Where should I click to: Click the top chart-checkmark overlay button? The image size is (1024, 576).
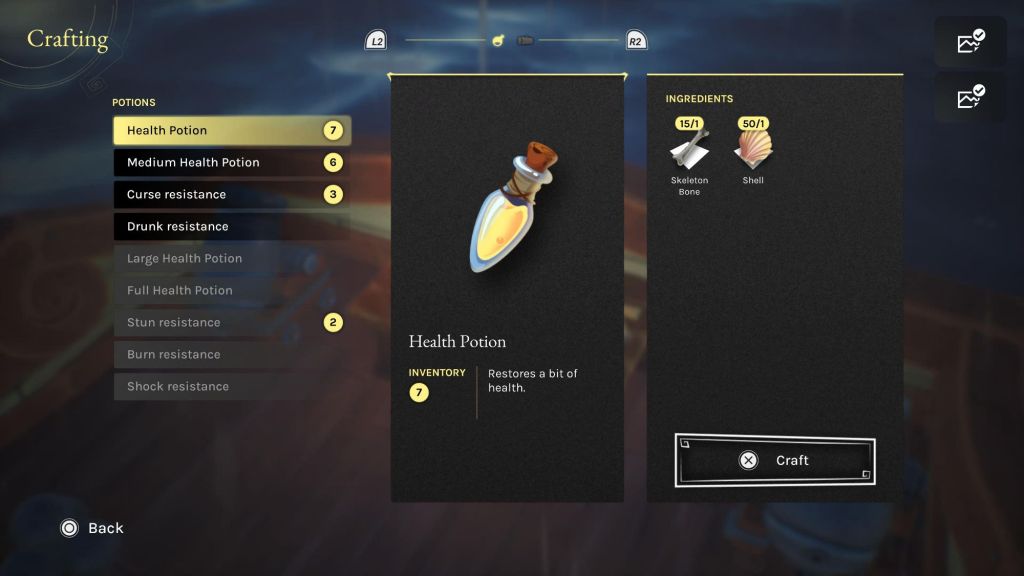970,42
